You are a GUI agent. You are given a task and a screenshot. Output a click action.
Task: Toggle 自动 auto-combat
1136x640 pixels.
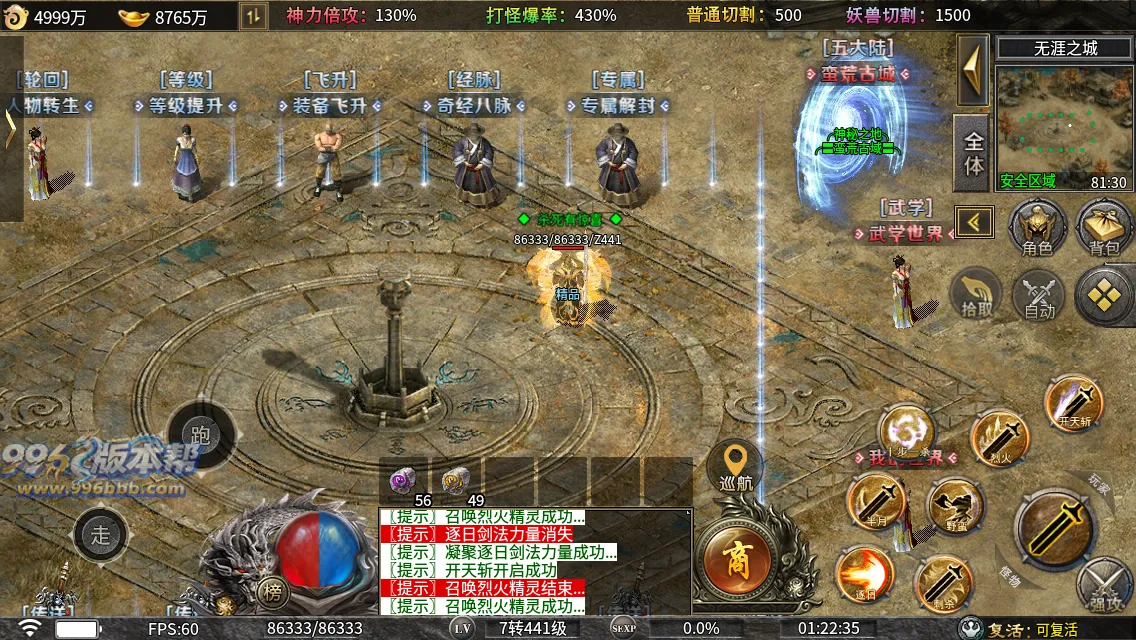[1039, 296]
